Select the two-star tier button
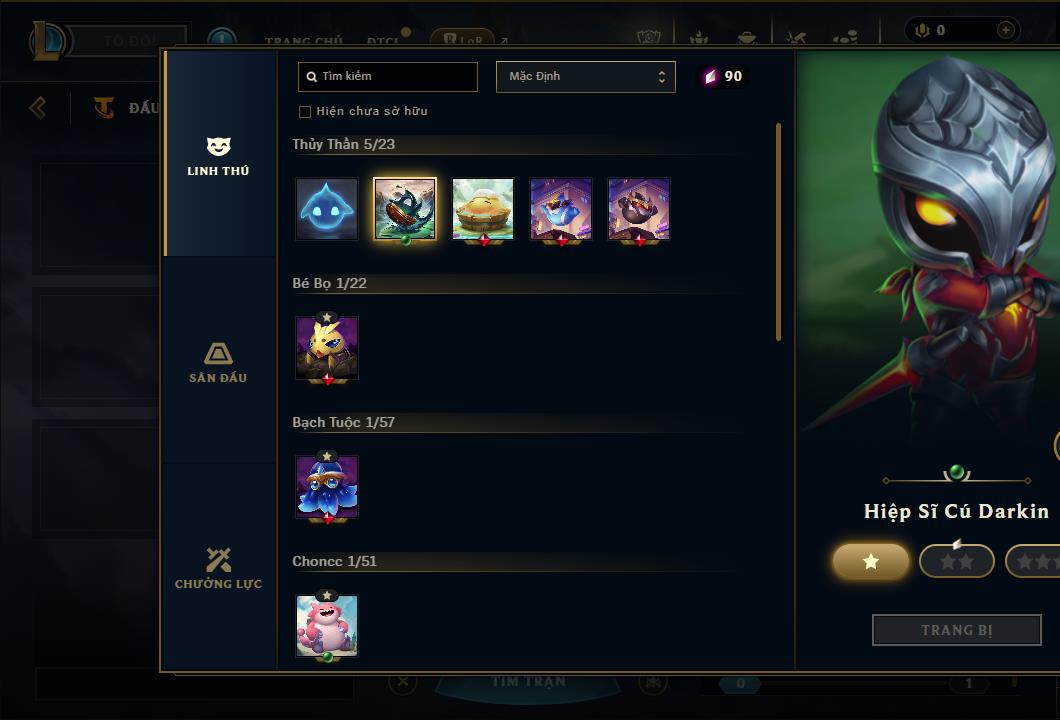 (x=957, y=562)
